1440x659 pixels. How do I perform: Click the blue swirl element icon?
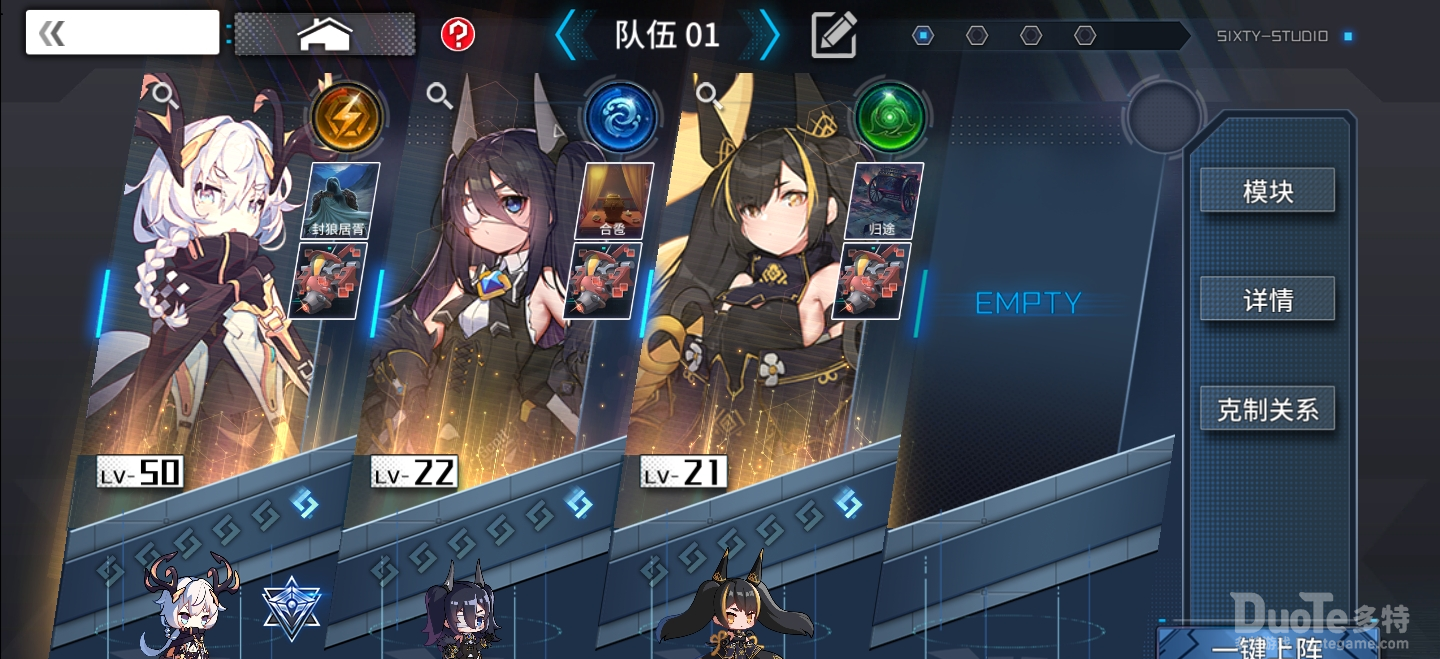(x=620, y=117)
